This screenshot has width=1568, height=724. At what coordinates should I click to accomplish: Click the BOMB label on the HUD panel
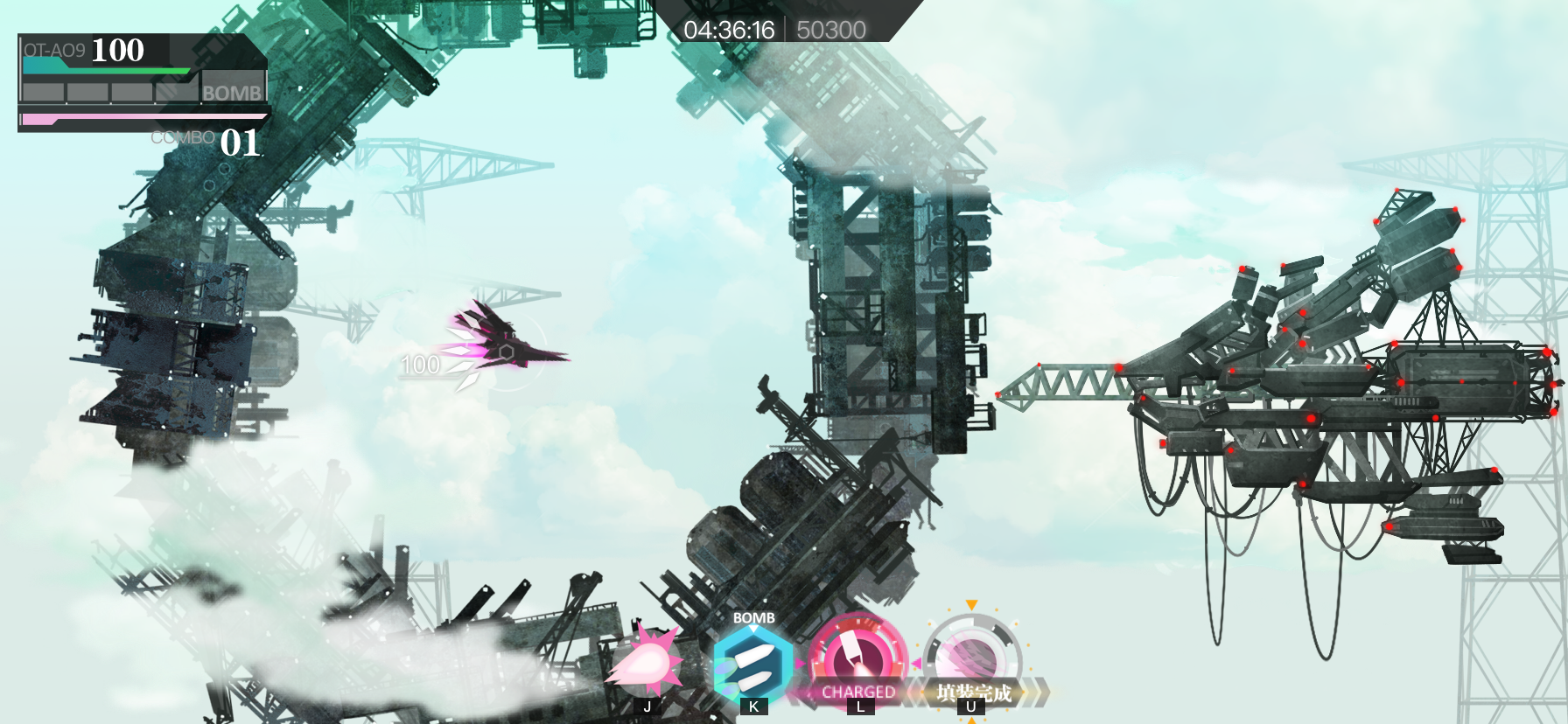pos(231,90)
